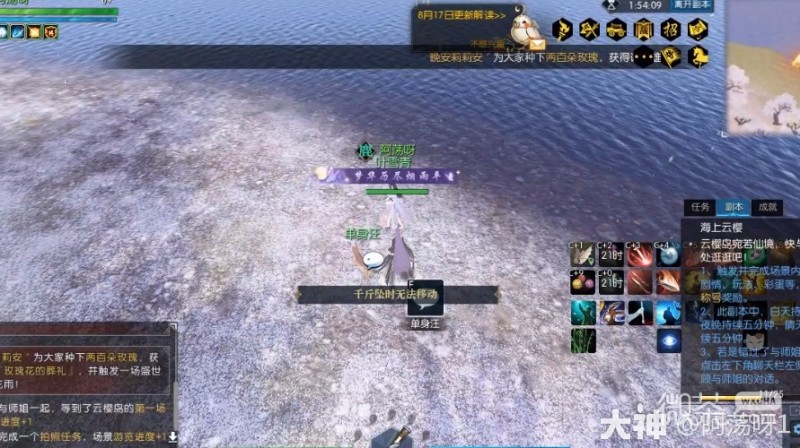Switch to the 成就 achievements tab

tap(768, 207)
